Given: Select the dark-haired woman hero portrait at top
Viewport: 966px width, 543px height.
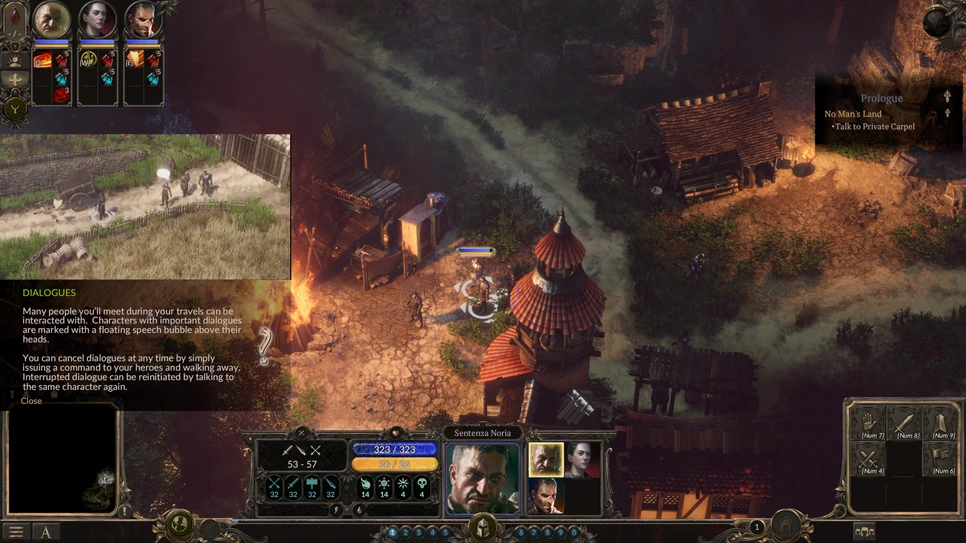Looking at the screenshot, I should pos(97,20).
